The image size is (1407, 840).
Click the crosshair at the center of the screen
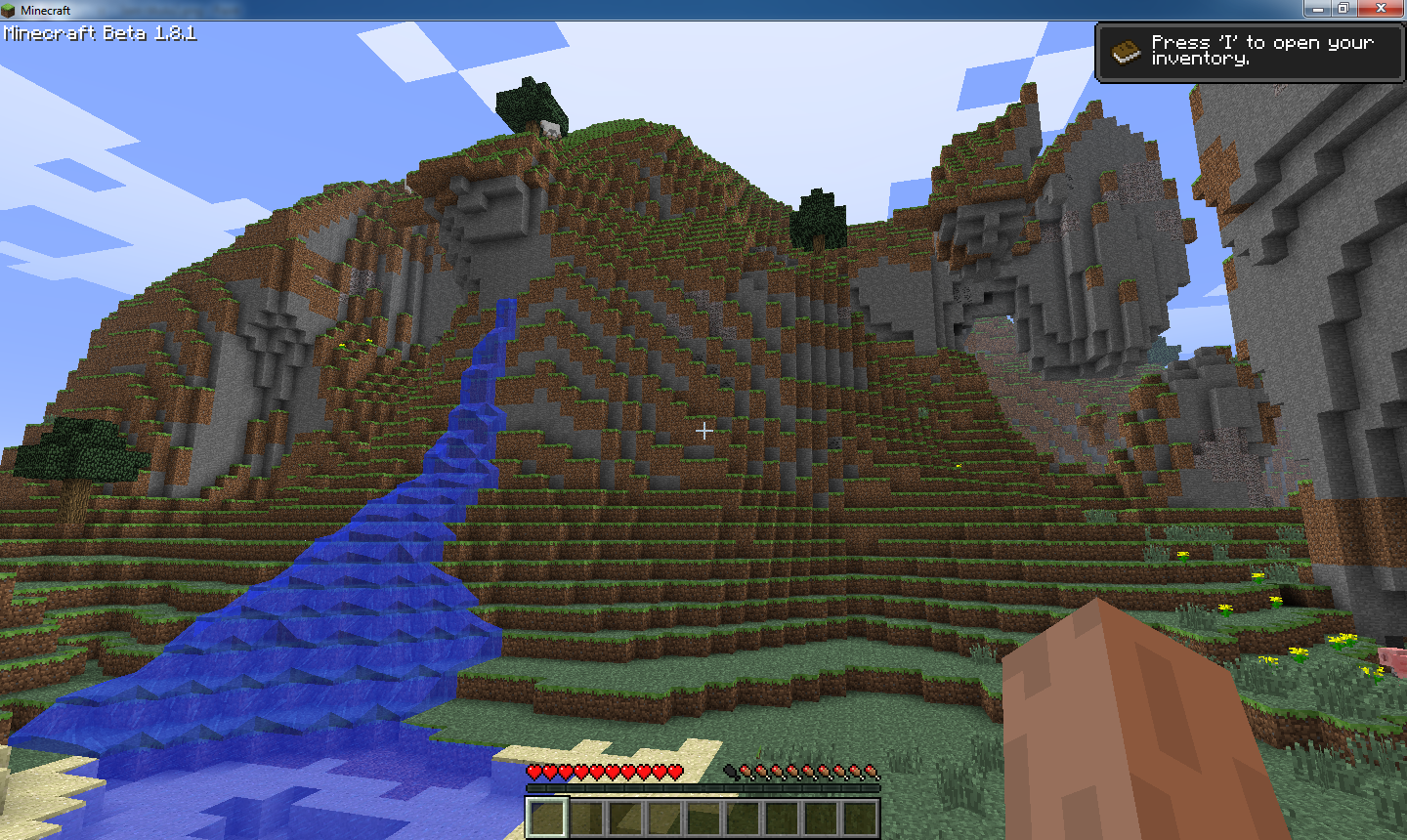703,430
